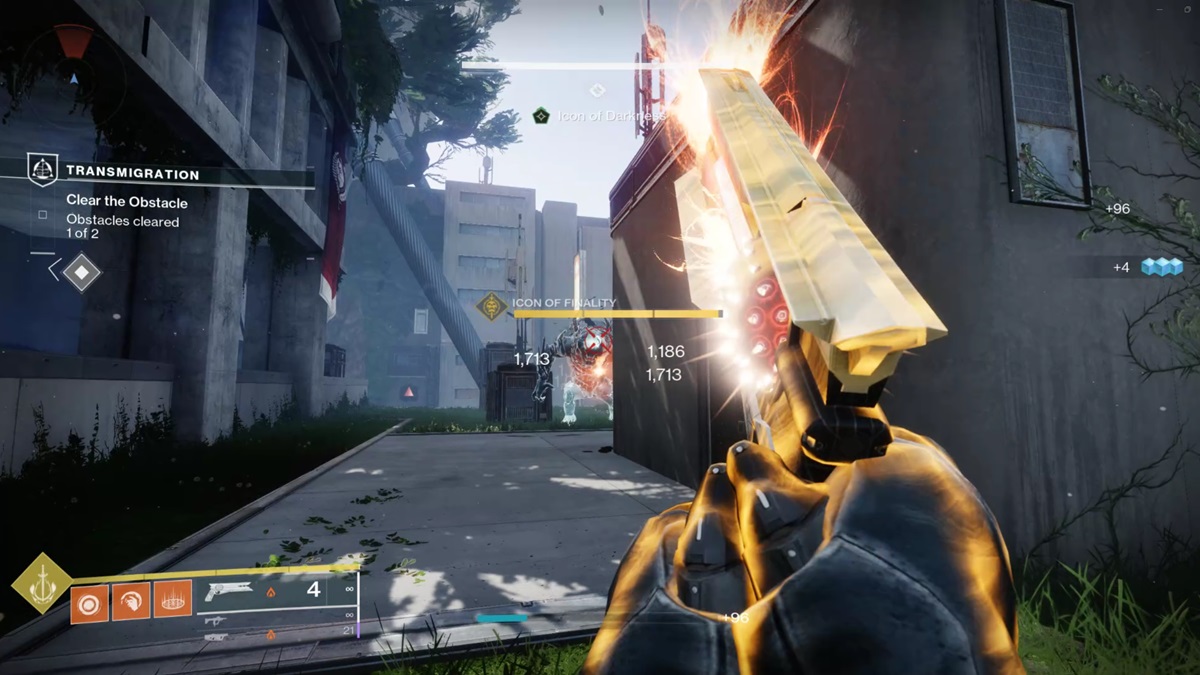Screen dimensions: 1200x675
Task: Use the solar grenade ability icon
Action: point(90,602)
